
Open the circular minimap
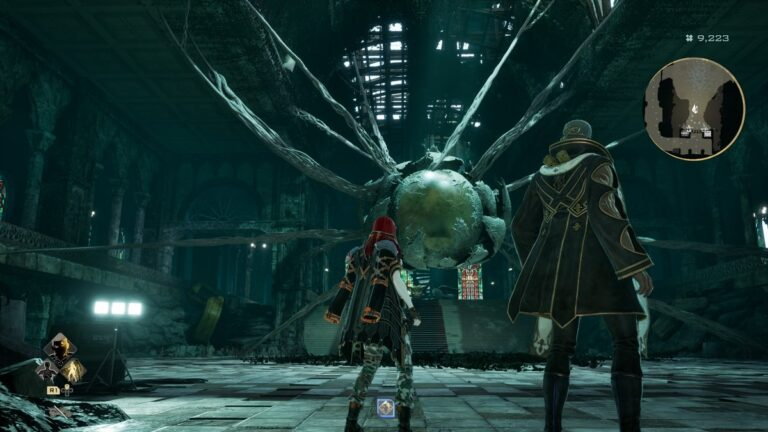pyautogui.click(x=694, y=108)
